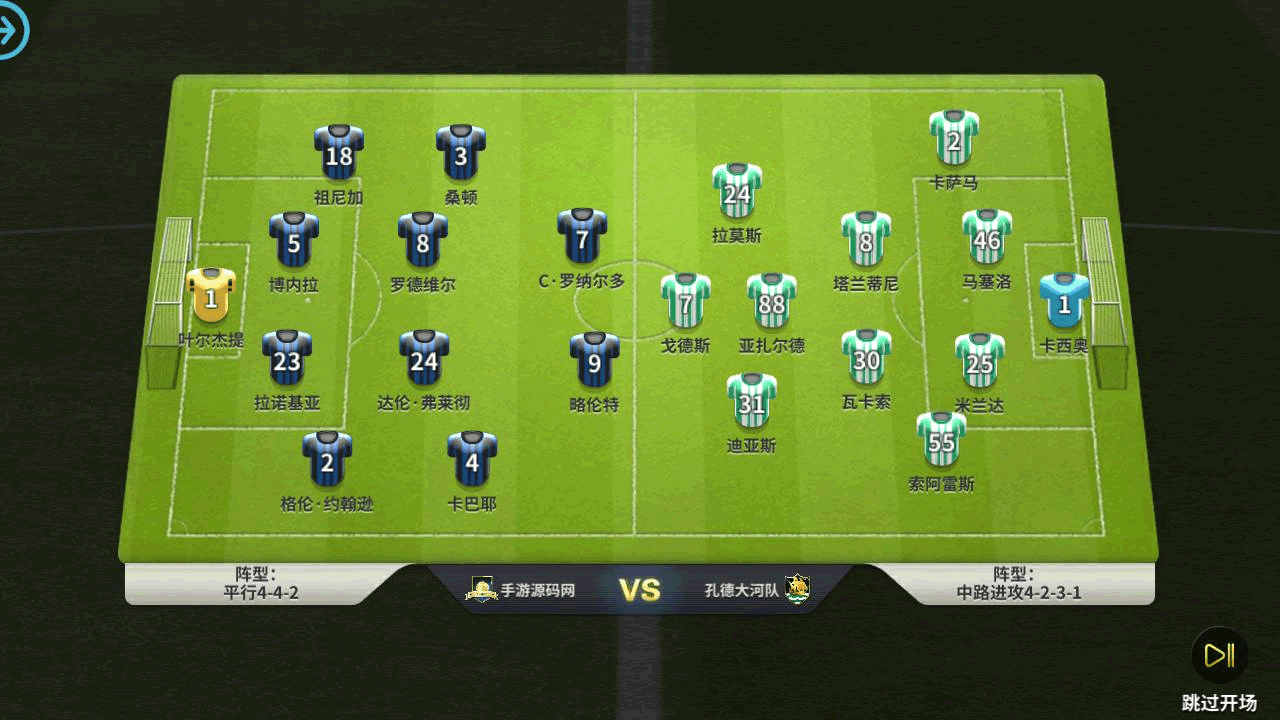
Task: Choose 戈德斯's green striped jersey
Action: pos(686,302)
